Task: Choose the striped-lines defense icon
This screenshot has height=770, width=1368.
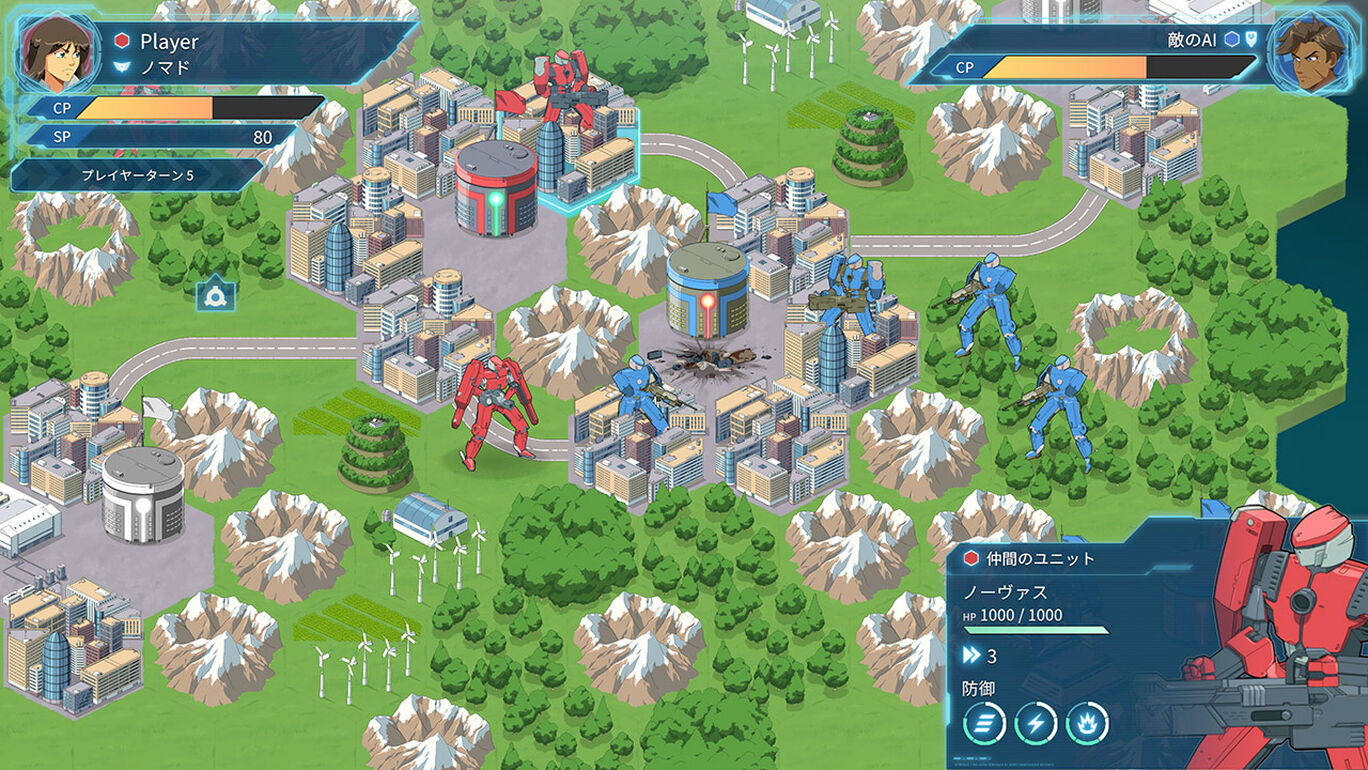Action: [x=984, y=723]
